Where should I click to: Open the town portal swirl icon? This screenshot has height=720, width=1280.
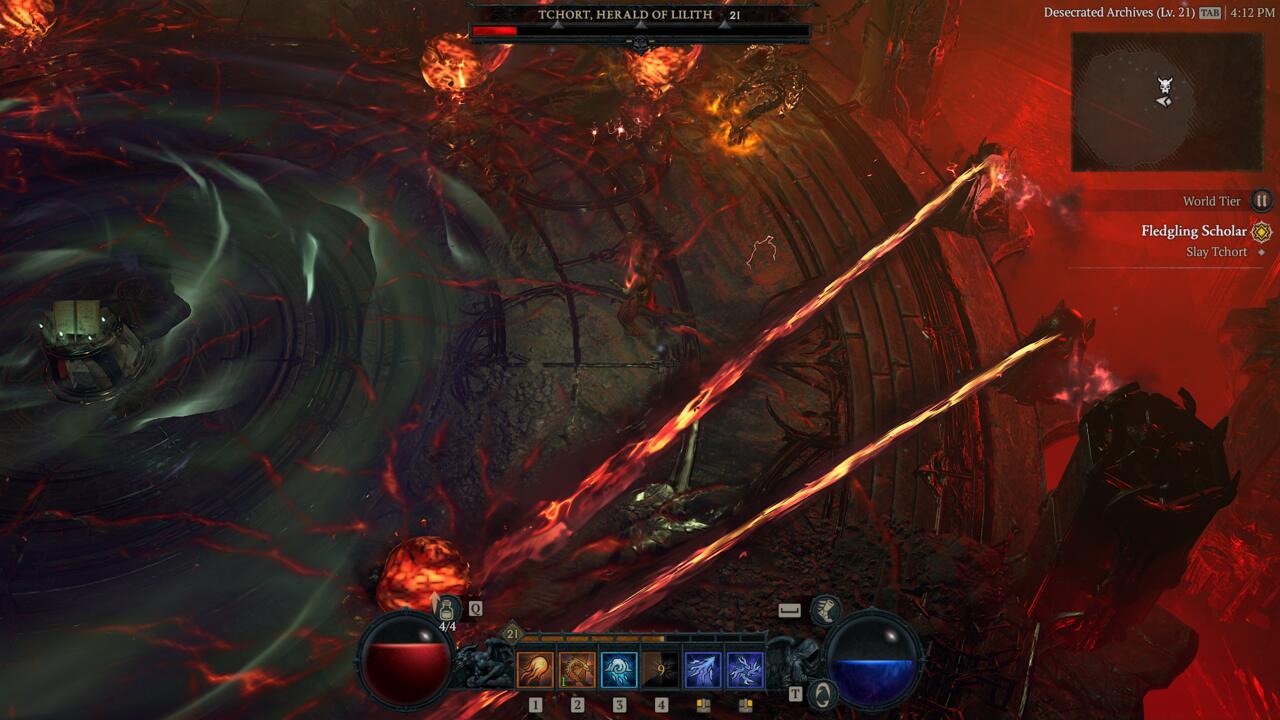(x=821, y=692)
